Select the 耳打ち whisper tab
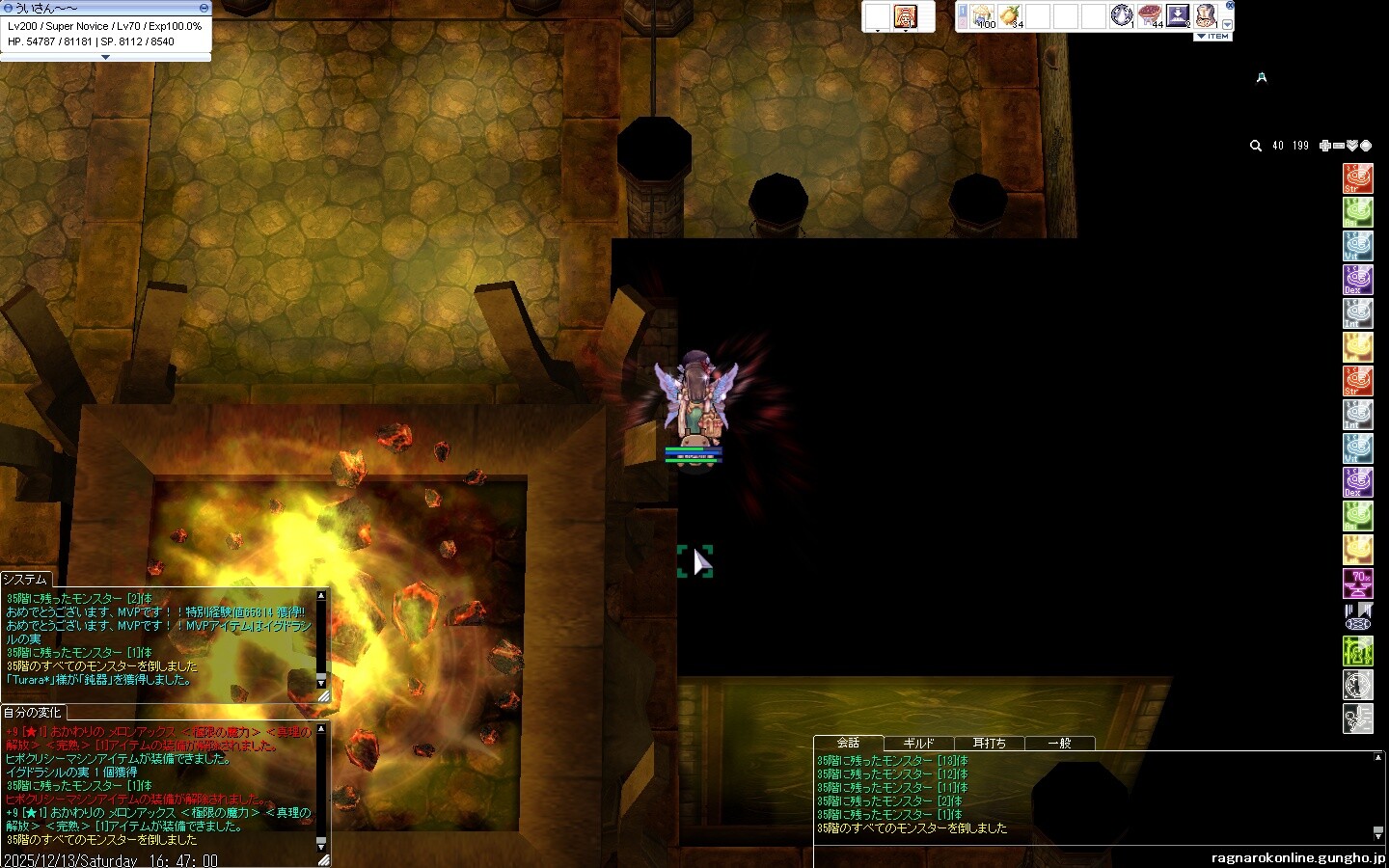 [989, 744]
